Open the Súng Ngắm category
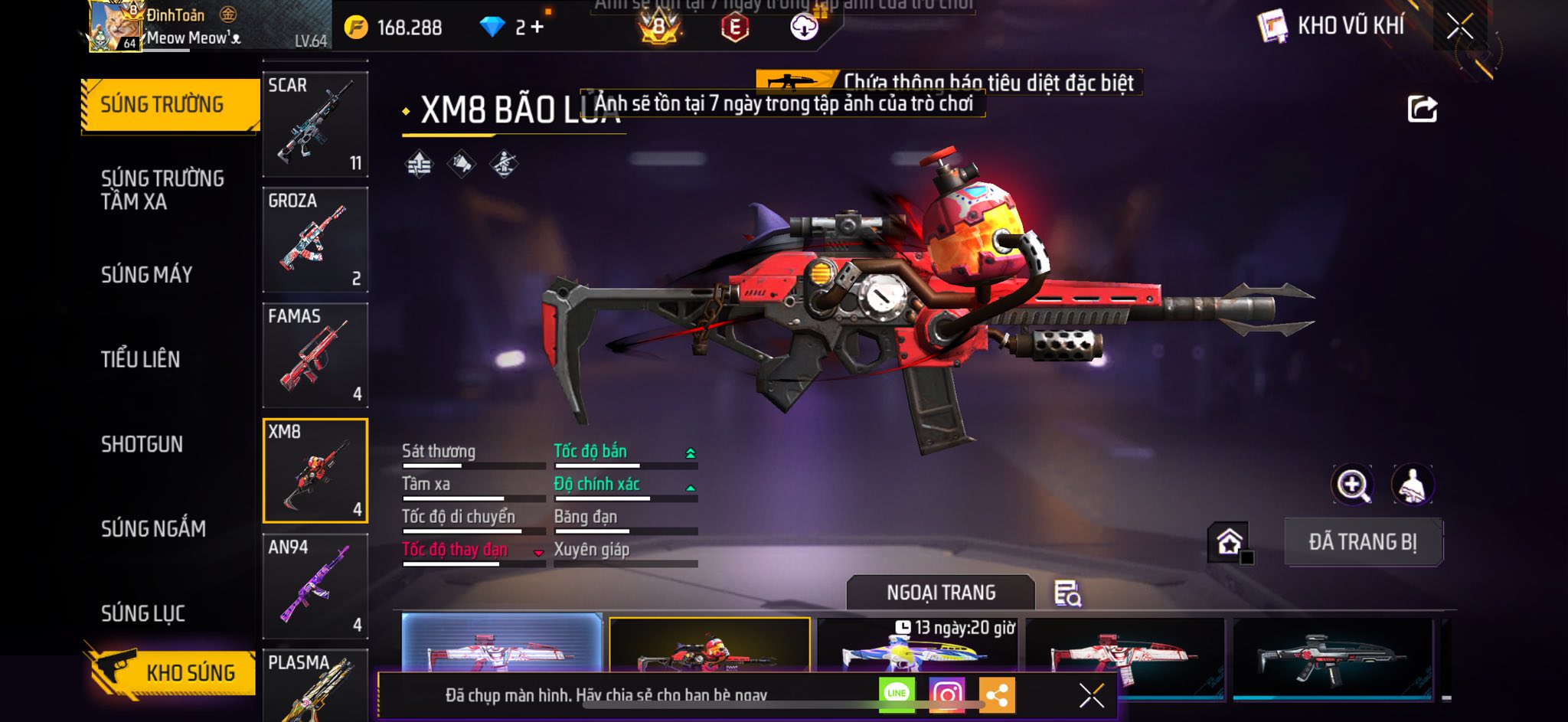The height and width of the screenshot is (722, 1568). click(x=153, y=528)
